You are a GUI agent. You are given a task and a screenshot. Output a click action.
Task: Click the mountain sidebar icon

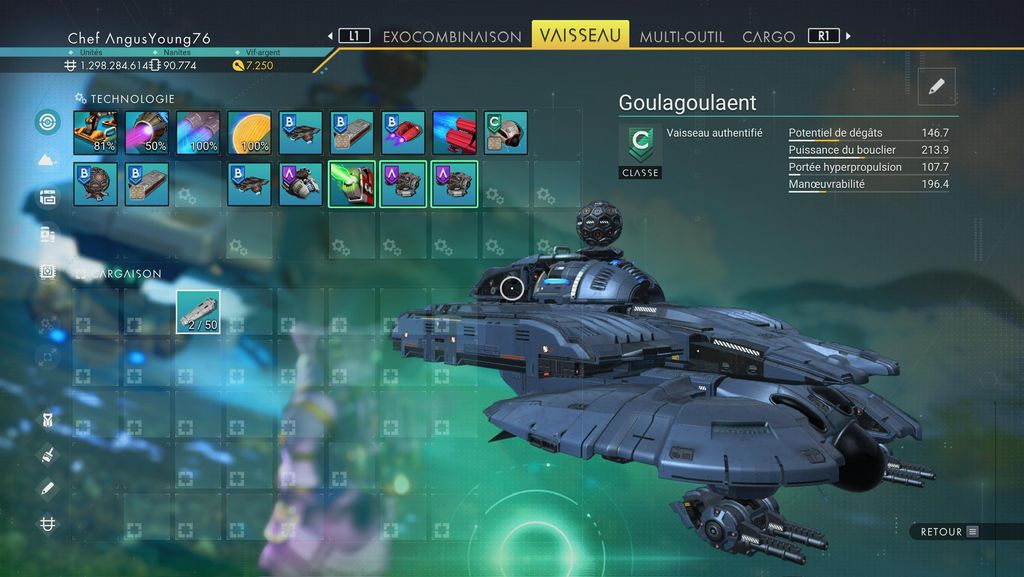47,160
